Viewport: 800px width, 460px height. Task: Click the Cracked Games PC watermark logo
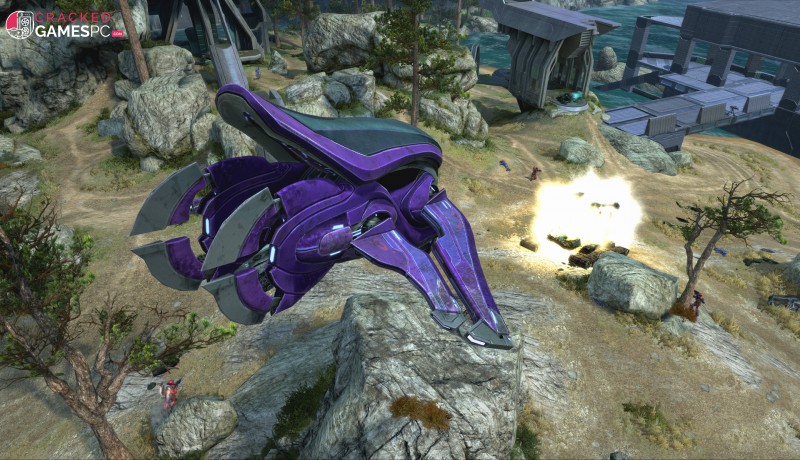pyautogui.click(x=62, y=24)
